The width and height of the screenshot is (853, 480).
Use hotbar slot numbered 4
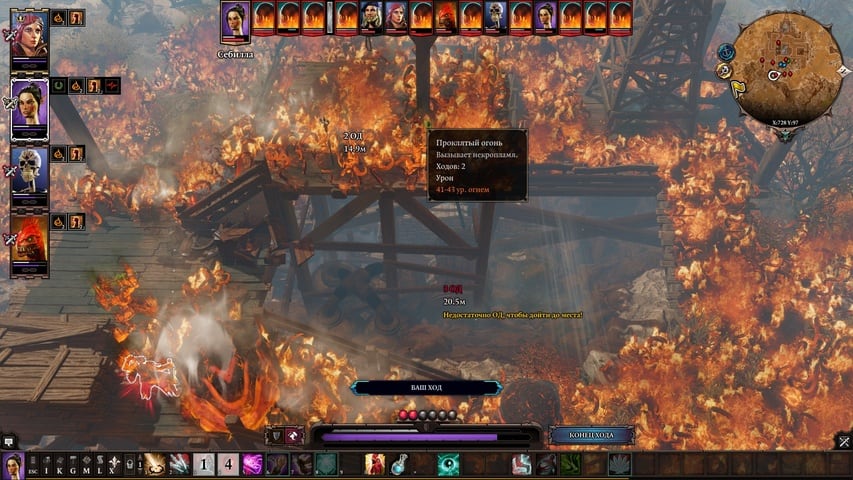pyautogui.click(x=228, y=464)
